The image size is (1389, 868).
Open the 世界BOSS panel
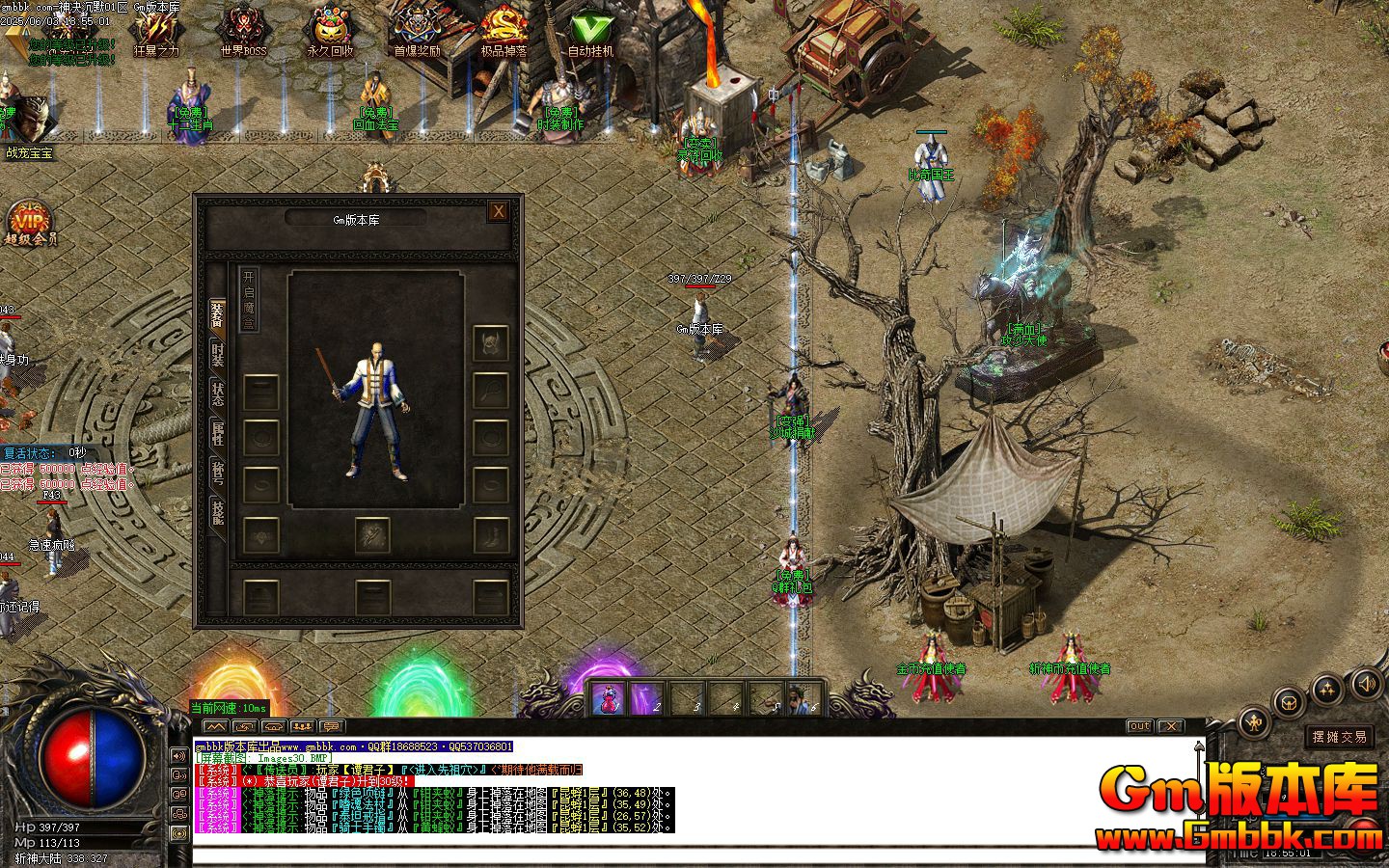click(x=243, y=32)
